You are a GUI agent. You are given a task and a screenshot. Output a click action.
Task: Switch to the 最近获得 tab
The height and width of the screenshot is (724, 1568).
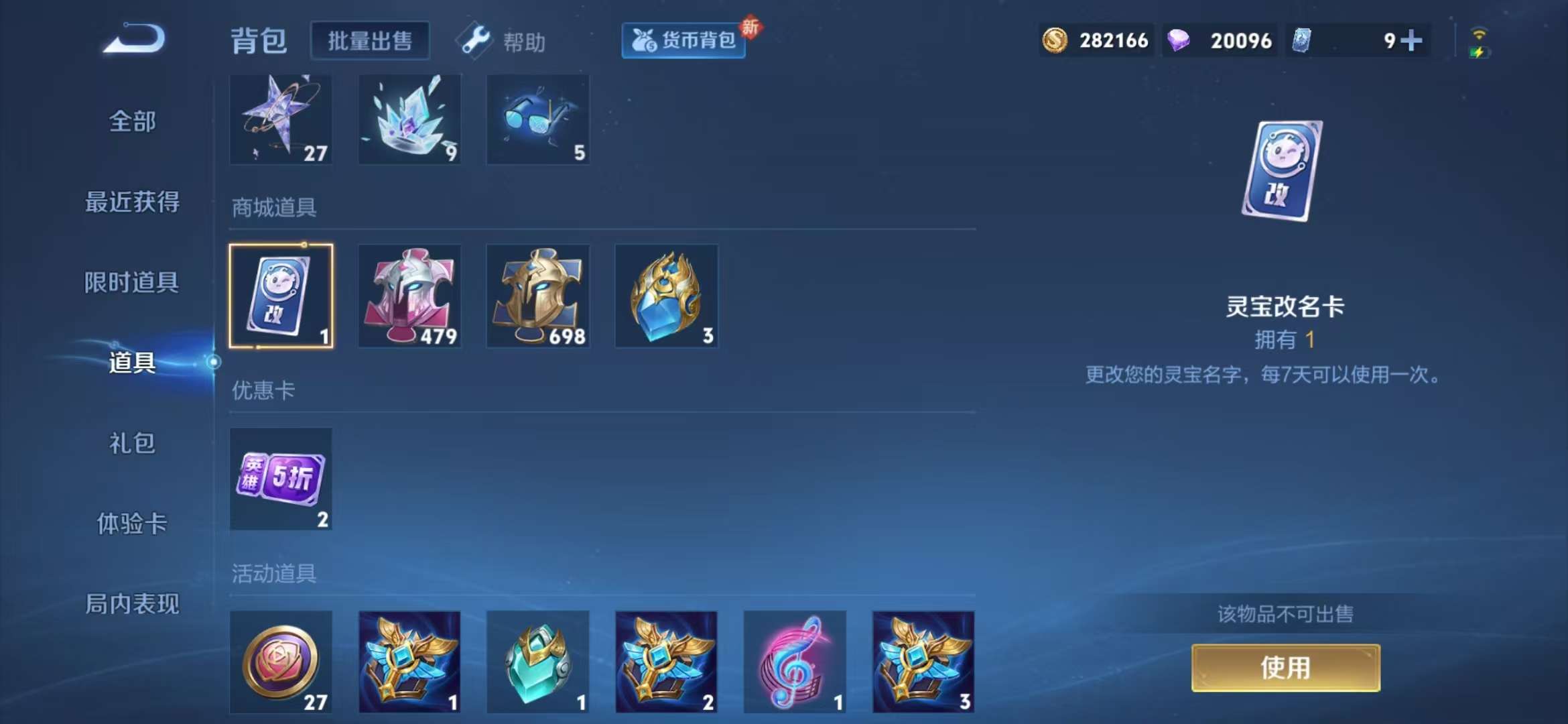pyautogui.click(x=132, y=201)
